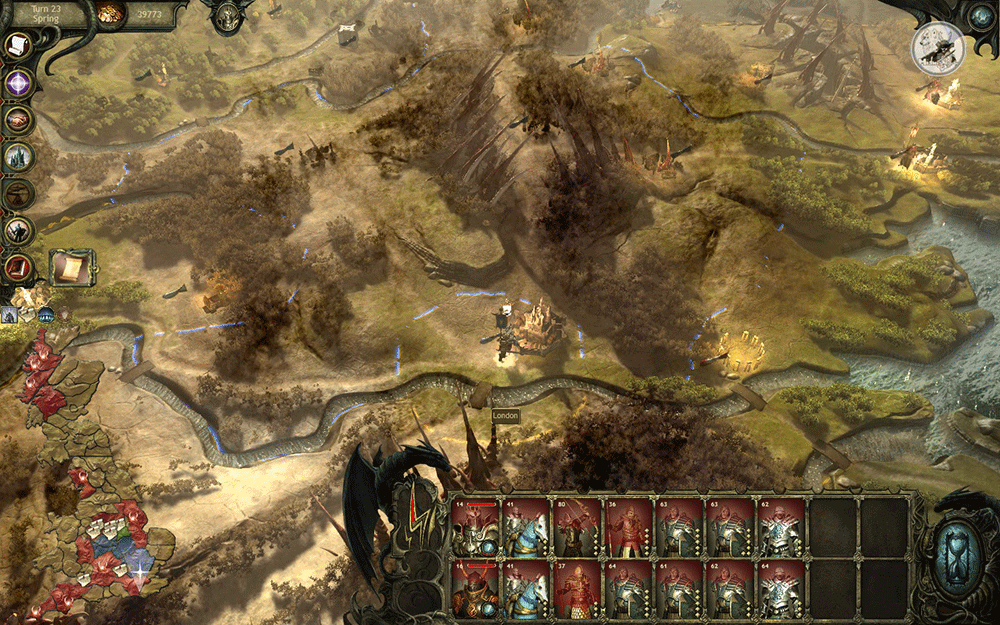Click the framed parchment scroll notification
1000x625 pixels.
click(71, 267)
